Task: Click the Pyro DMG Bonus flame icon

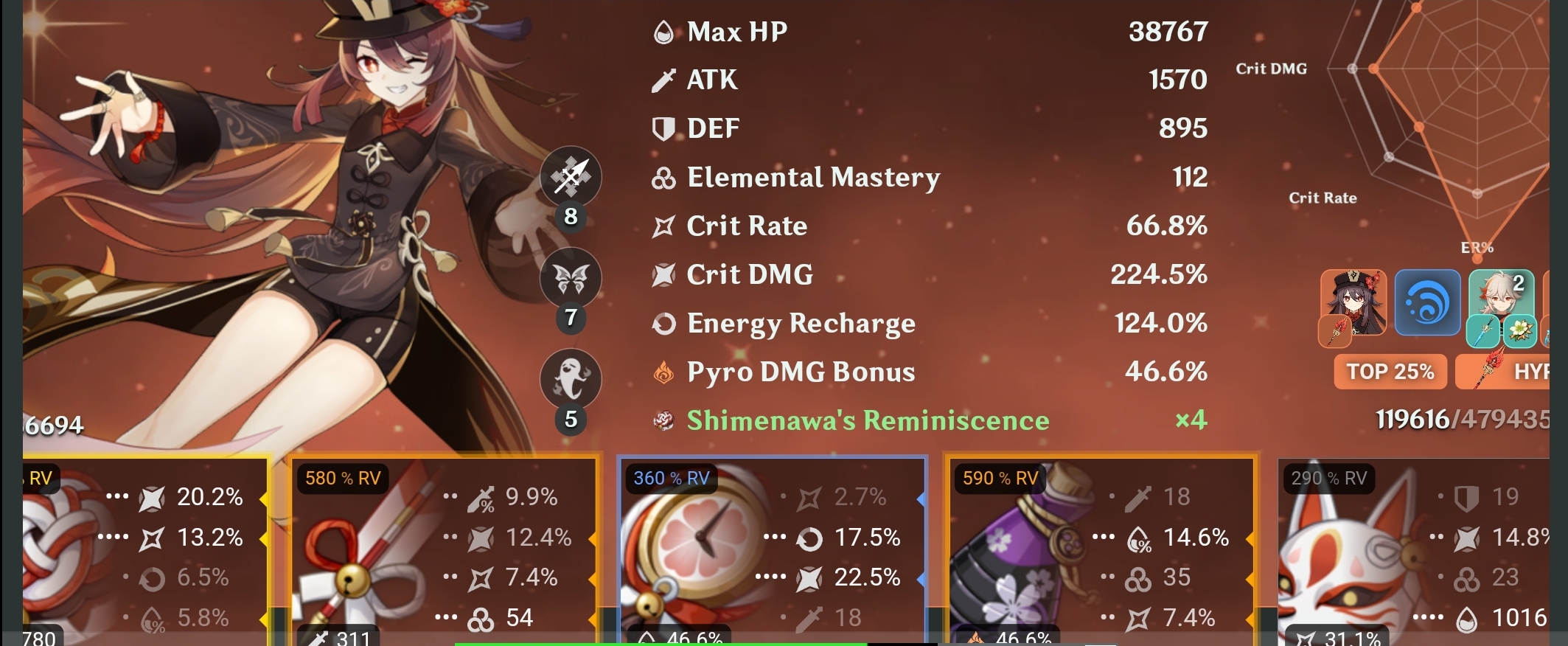Action: 662,372
